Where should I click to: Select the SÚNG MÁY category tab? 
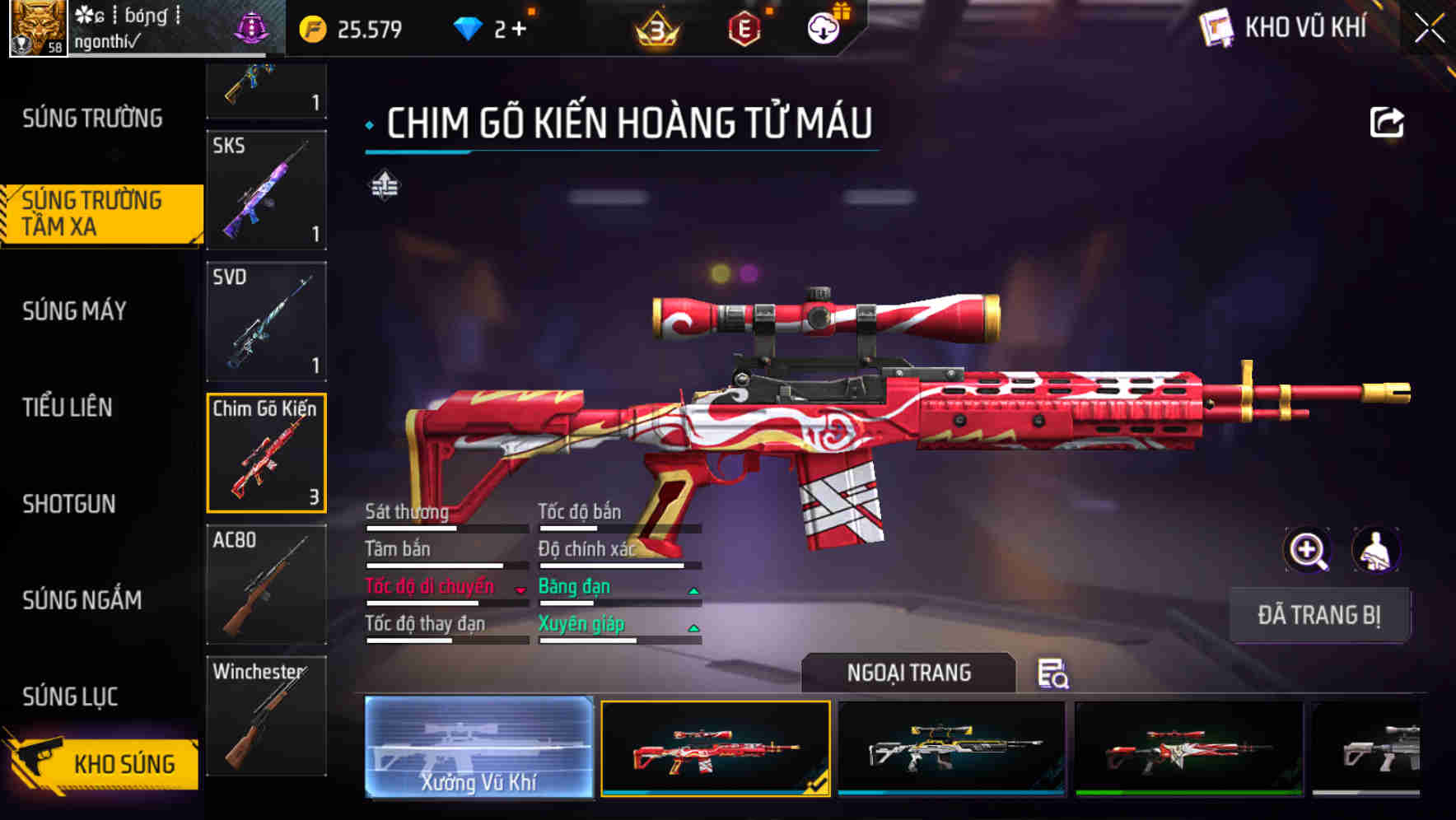tap(74, 311)
